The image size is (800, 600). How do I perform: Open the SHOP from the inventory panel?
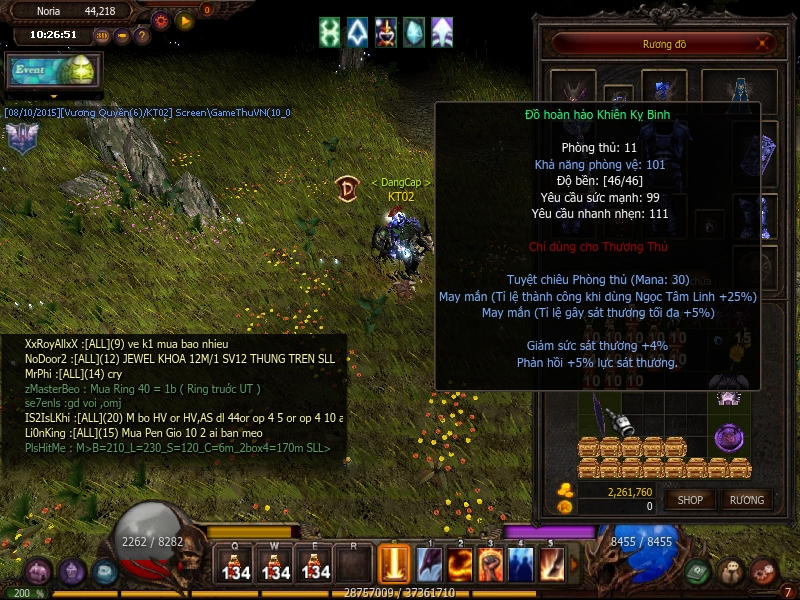[690, 499]
